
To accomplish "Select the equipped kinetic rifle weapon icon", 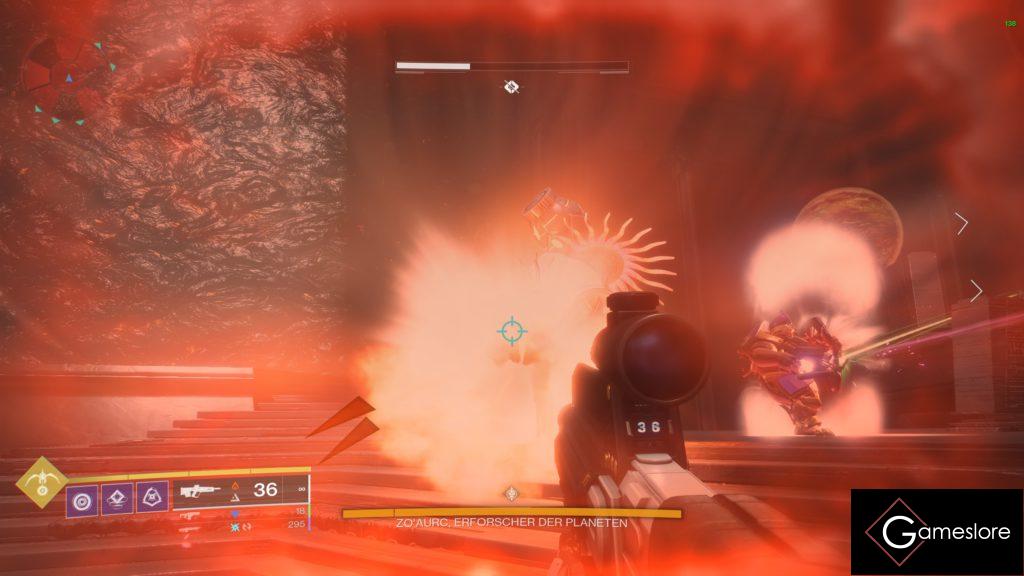I will [200, 491].
